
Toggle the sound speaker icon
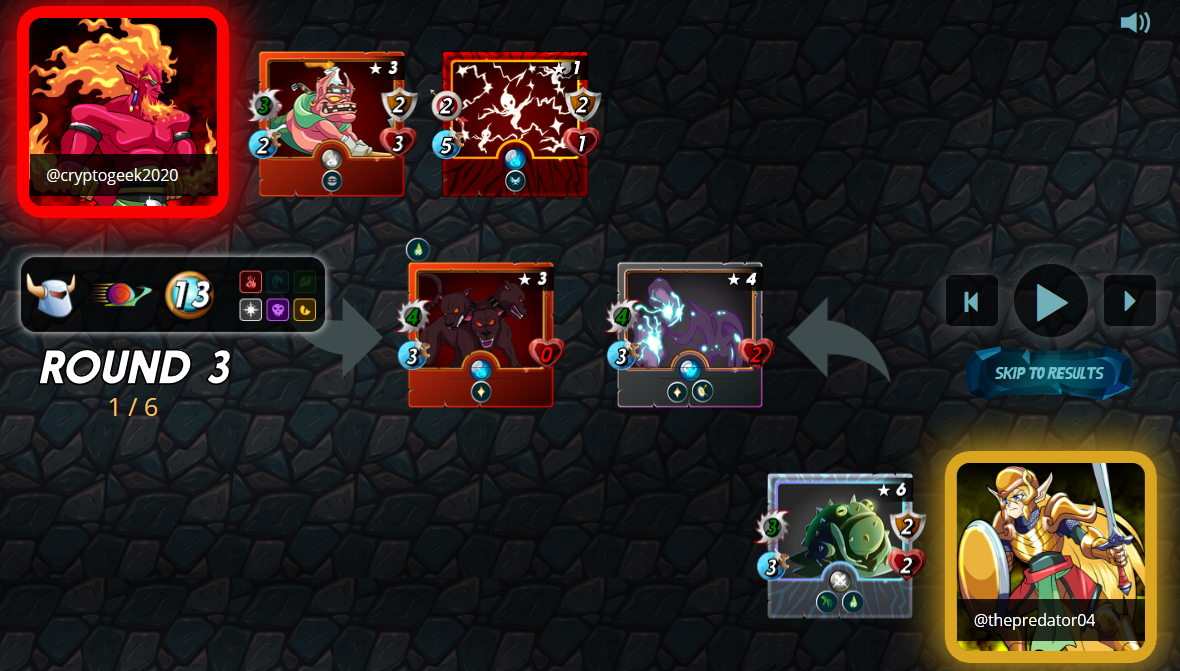pyautogui.click(x=1135, y=22)
